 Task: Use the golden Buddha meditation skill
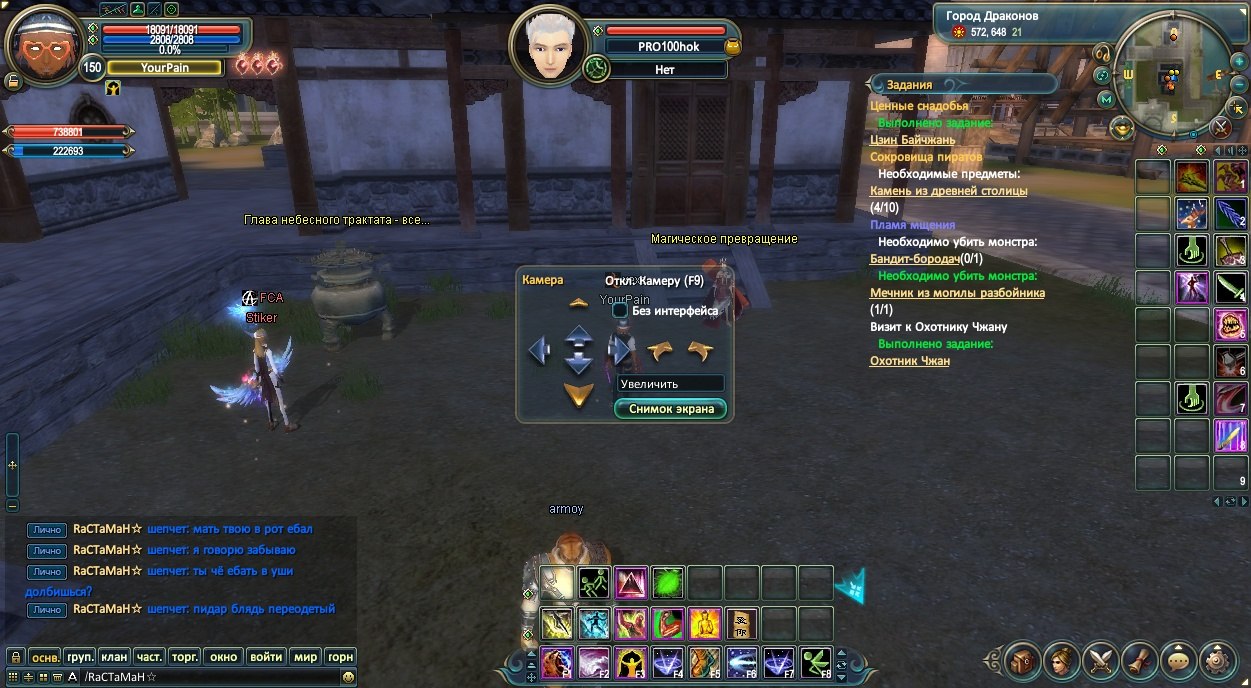(x=705, y=623)
